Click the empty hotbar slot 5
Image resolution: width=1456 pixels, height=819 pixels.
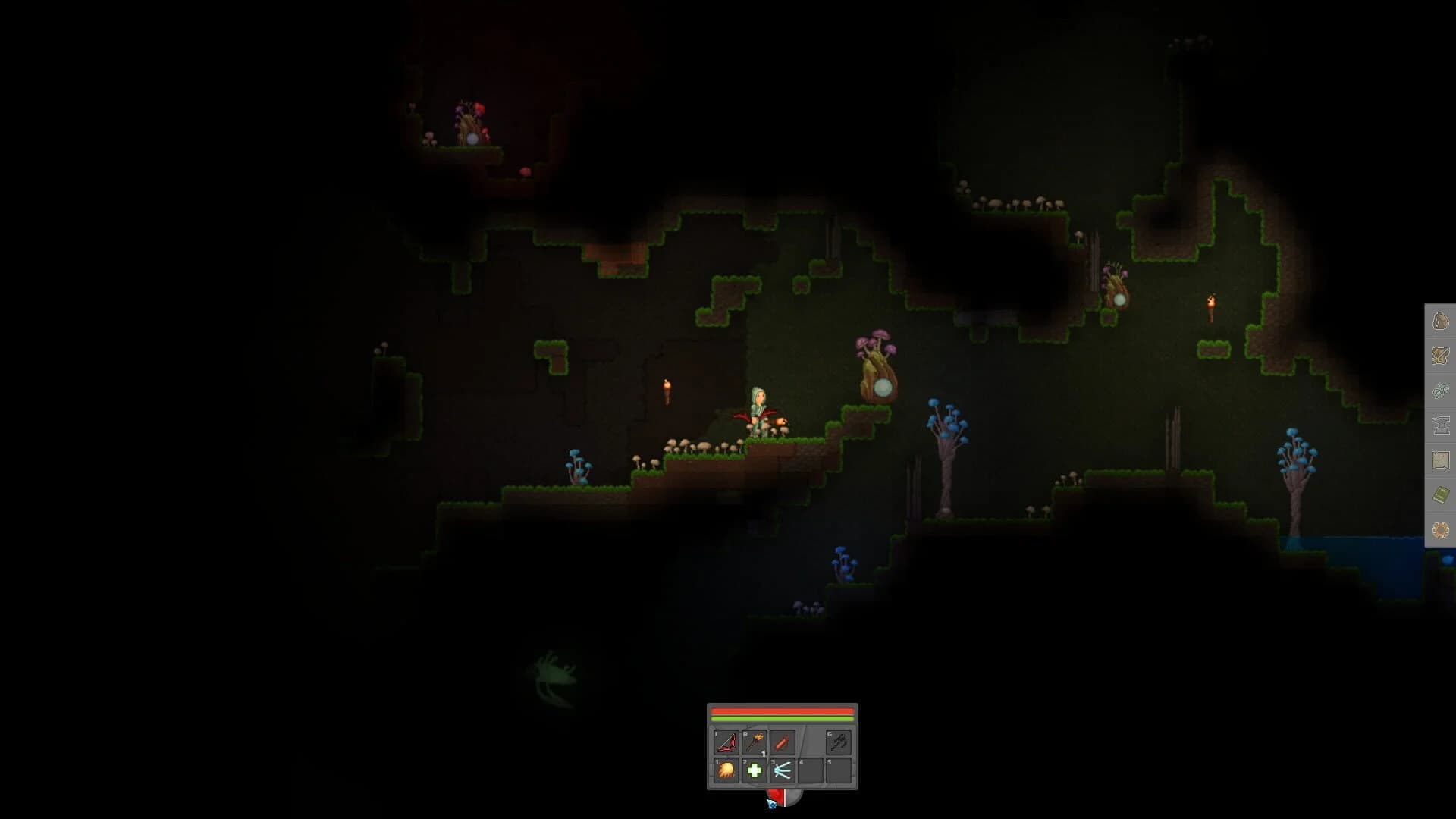(839, 771)
